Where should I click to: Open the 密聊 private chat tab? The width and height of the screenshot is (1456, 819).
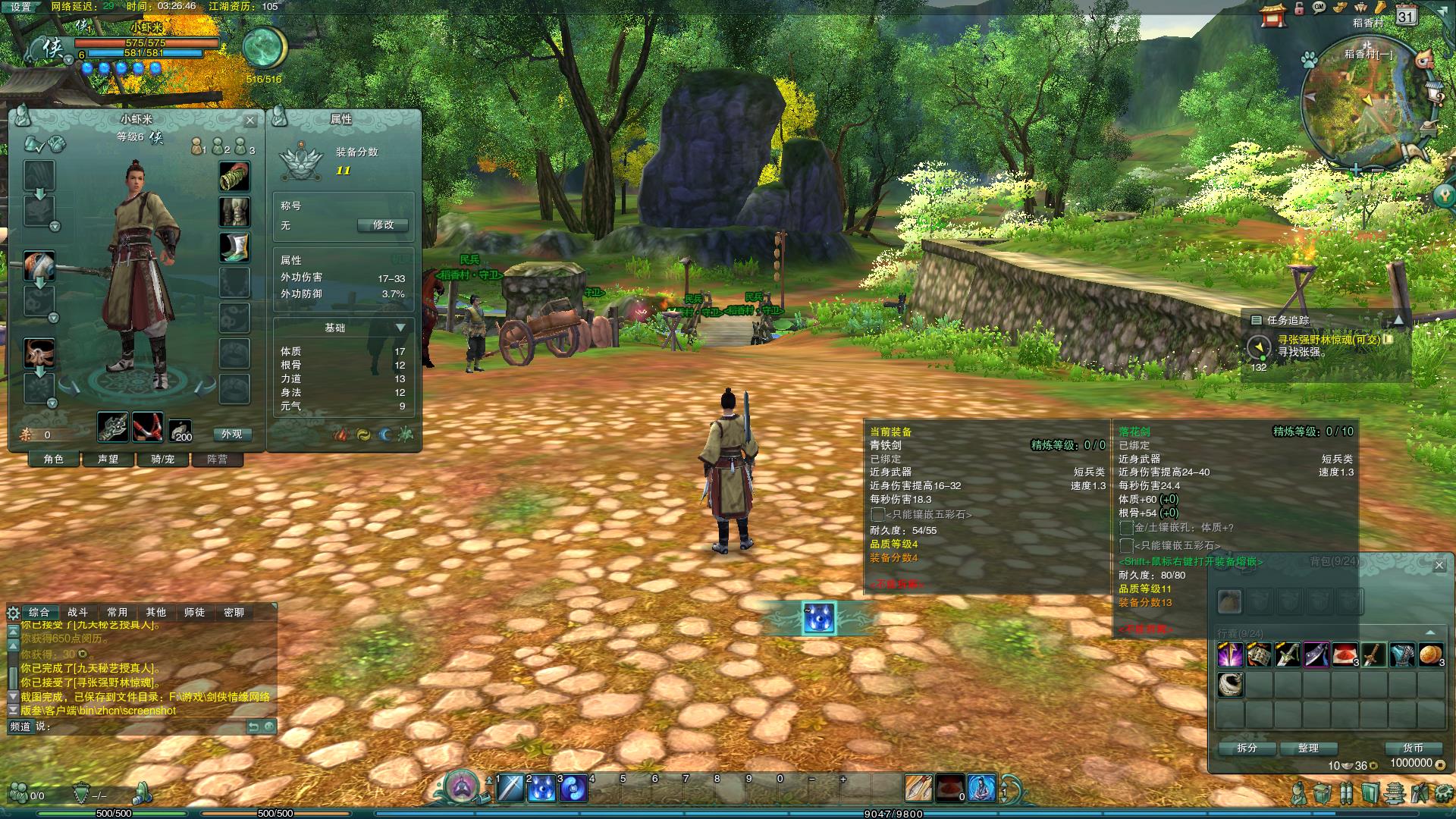tap(234, 613)
